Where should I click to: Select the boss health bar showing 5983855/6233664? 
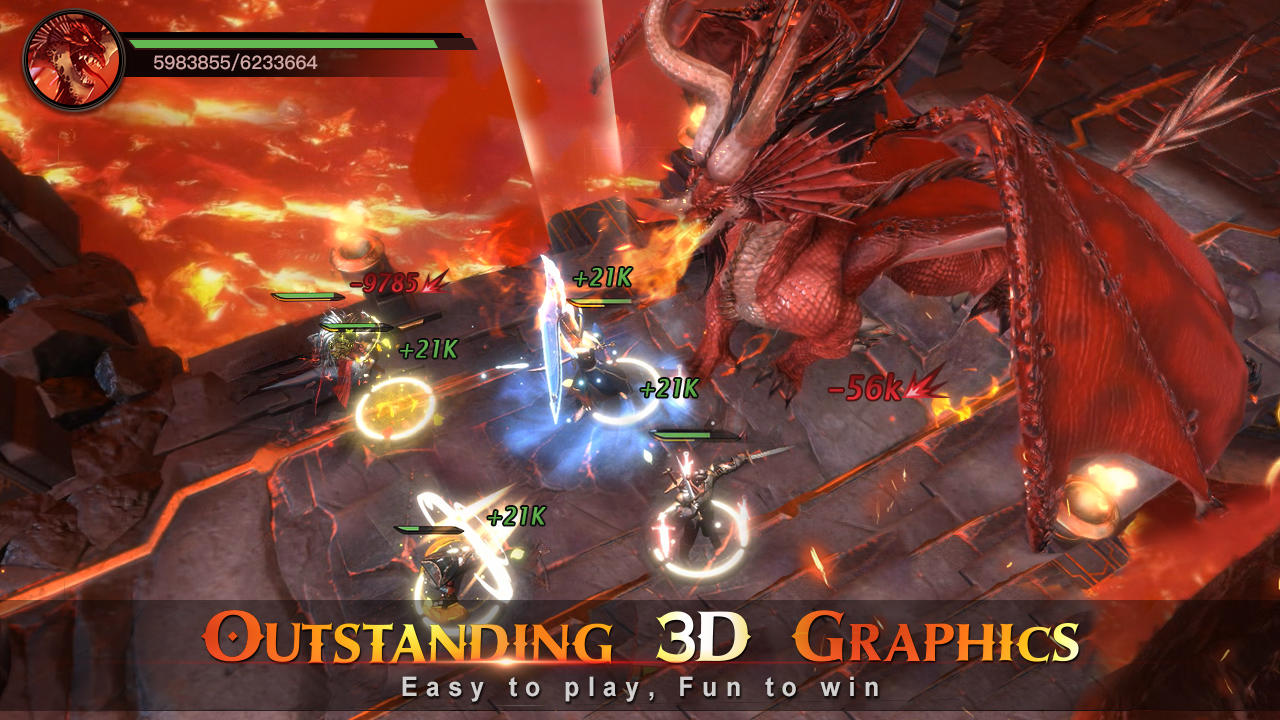point(295,49)
